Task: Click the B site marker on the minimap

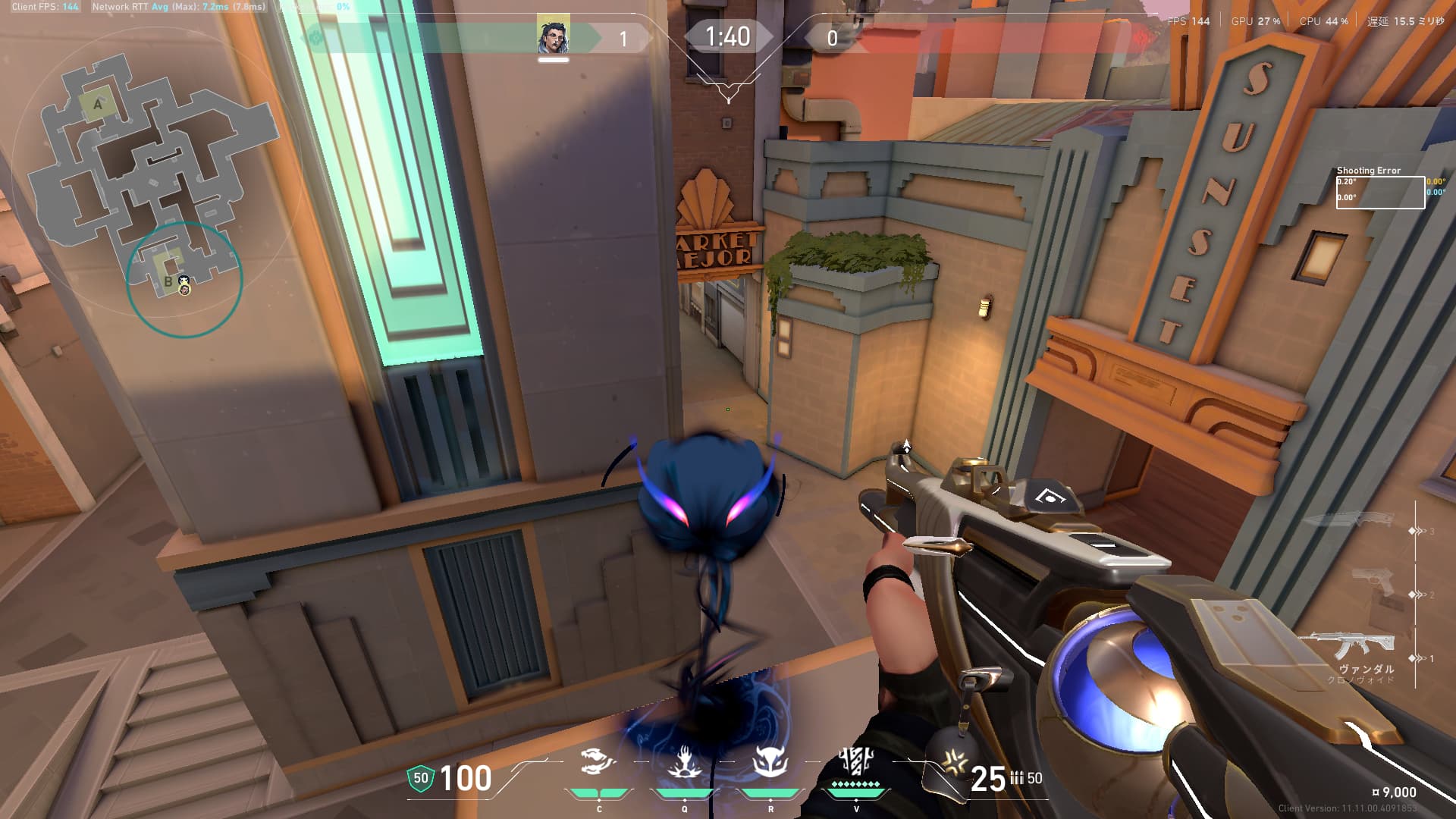Action: (x=168, y=281)
